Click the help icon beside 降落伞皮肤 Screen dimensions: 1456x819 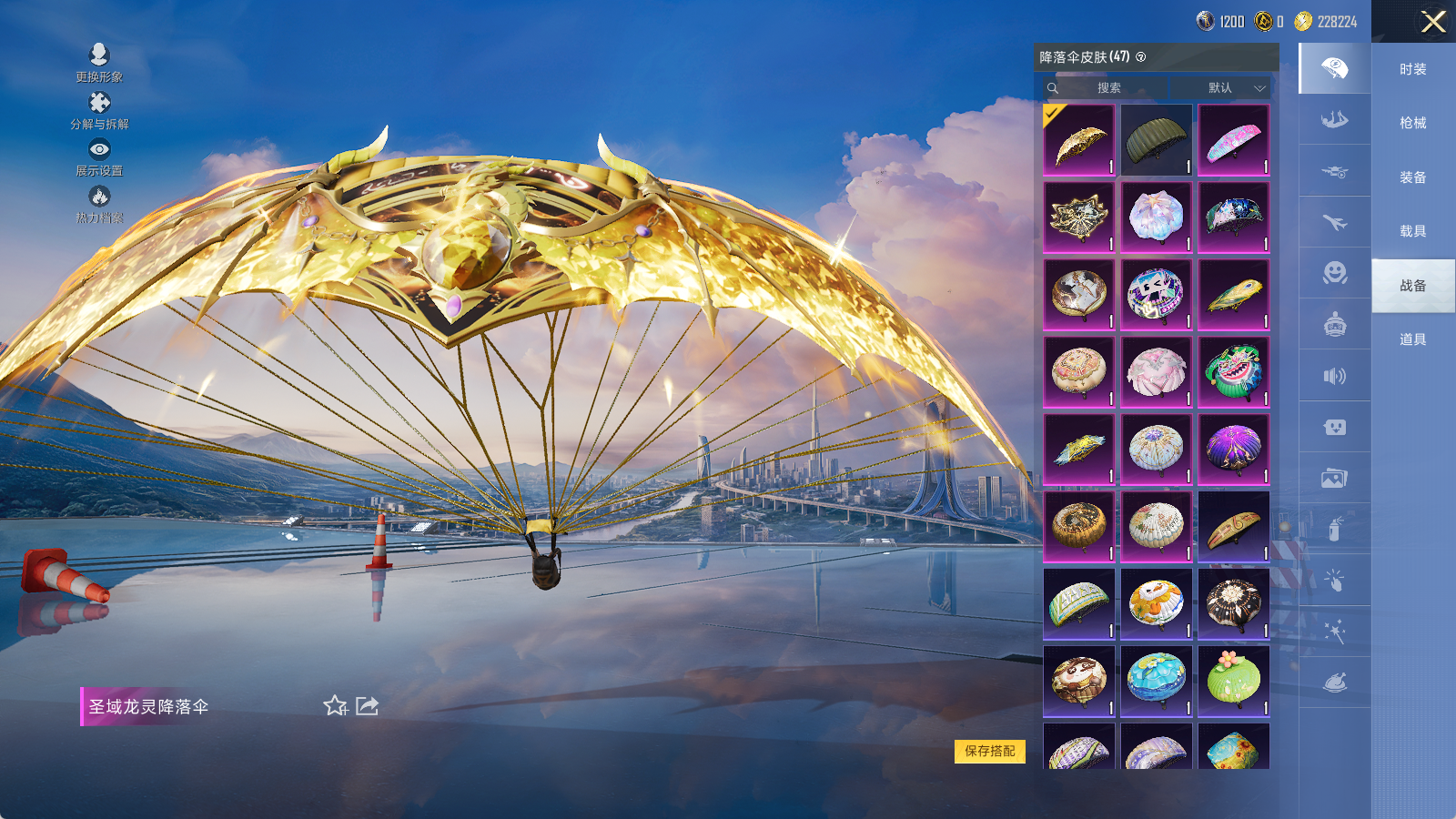tap(1141, 57)
